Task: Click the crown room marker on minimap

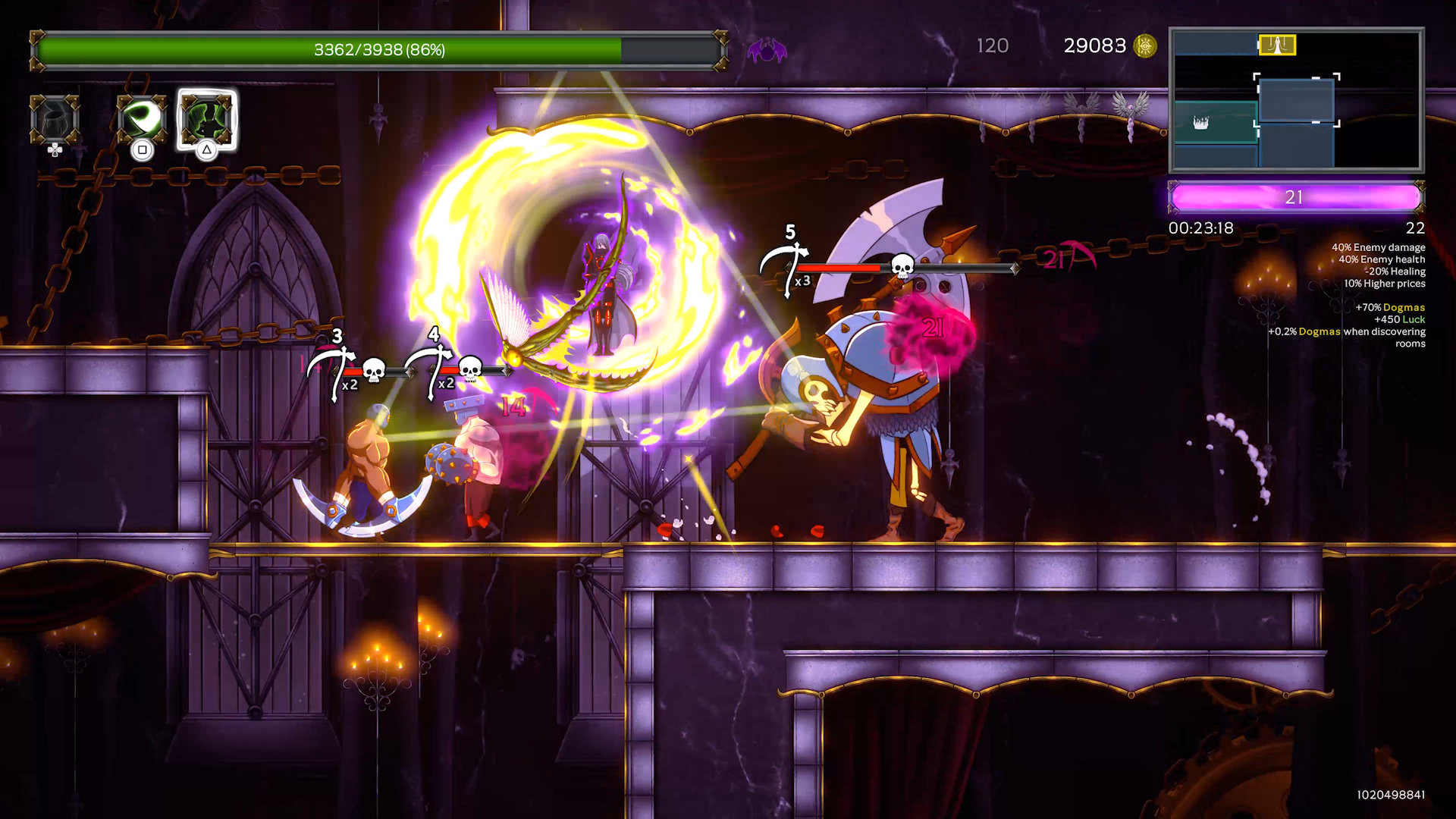Action: (1201, 122)
